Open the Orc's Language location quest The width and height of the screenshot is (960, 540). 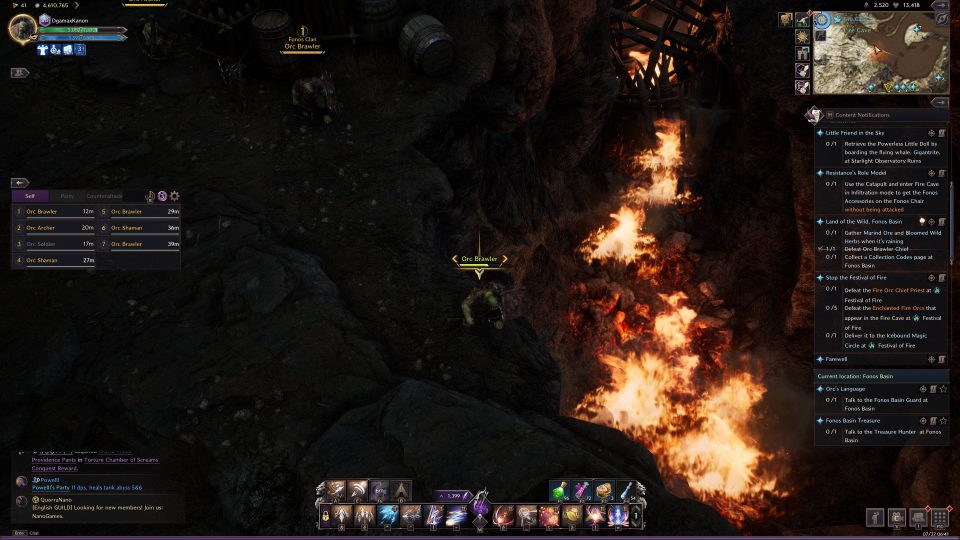(x=845, y=389)
